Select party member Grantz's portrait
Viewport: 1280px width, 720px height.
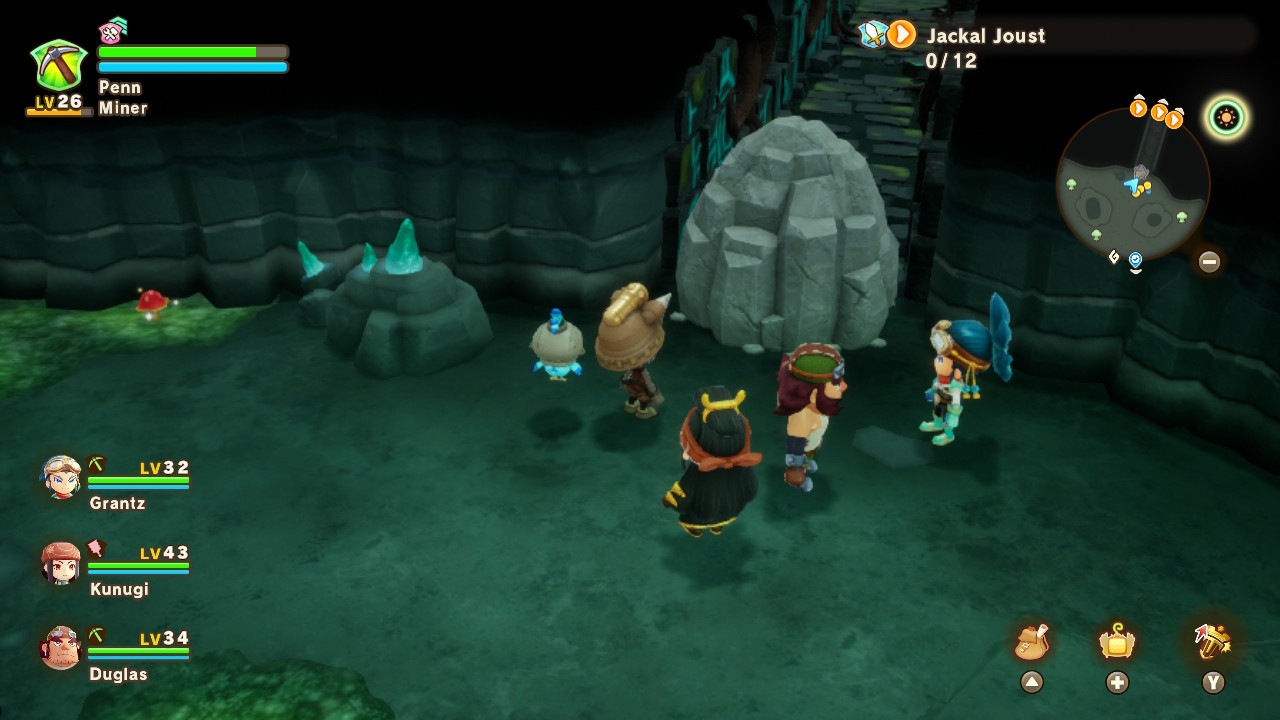[61, 478]
